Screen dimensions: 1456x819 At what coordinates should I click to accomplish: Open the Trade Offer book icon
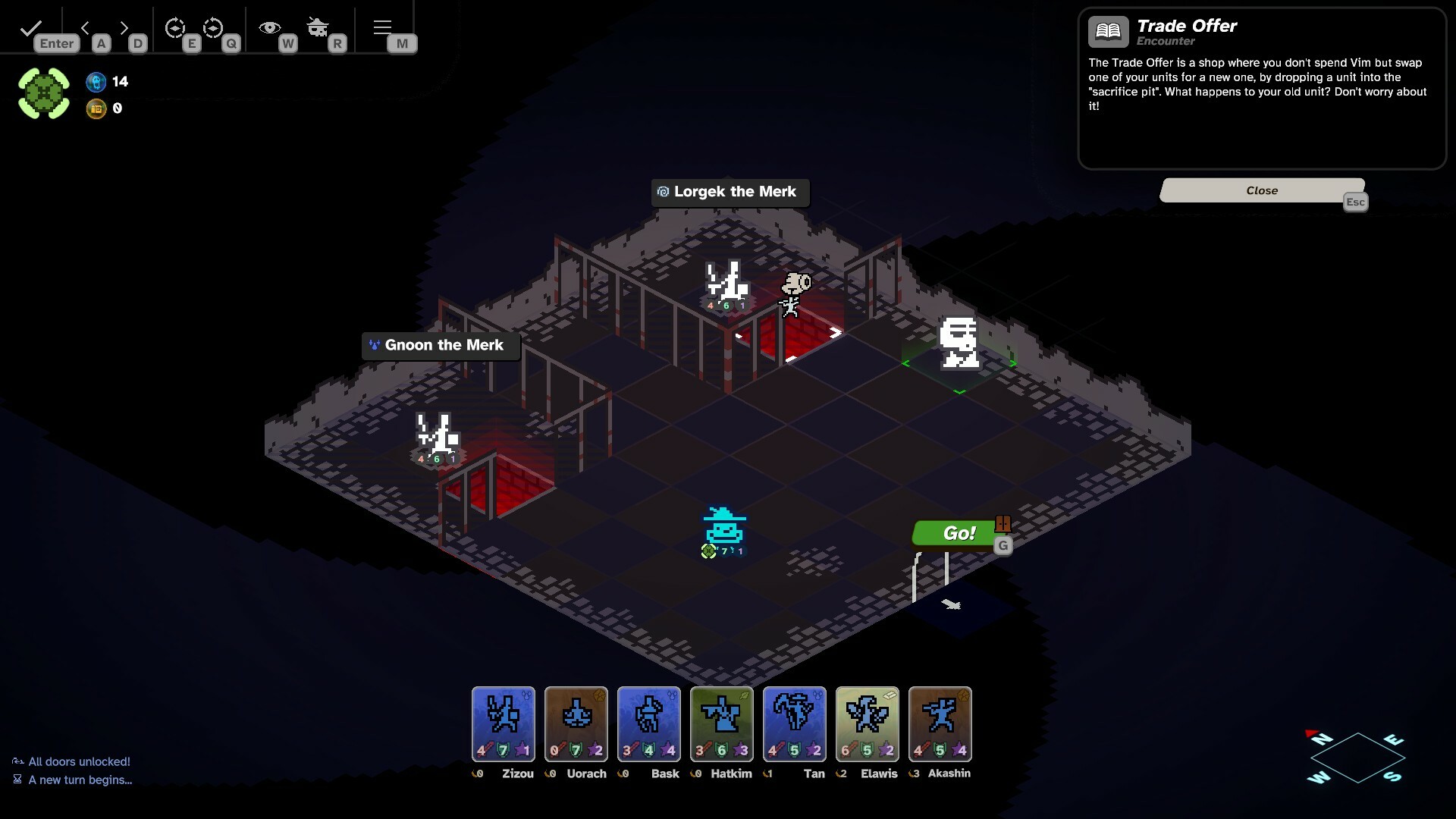1108,31
